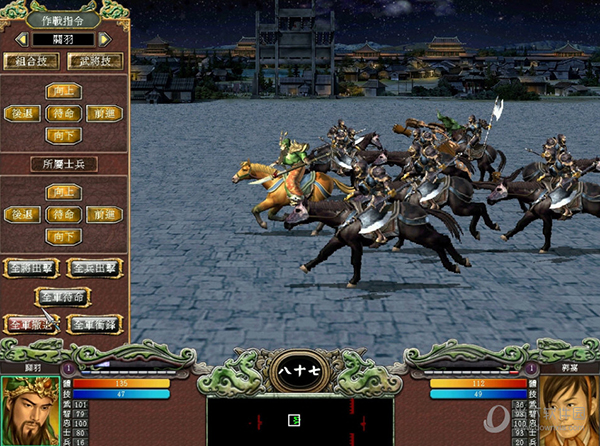Viewport: 600px width, 446px height.
Task: Move 所屬士兵 soldiers 向下
Action: (64, 236)
